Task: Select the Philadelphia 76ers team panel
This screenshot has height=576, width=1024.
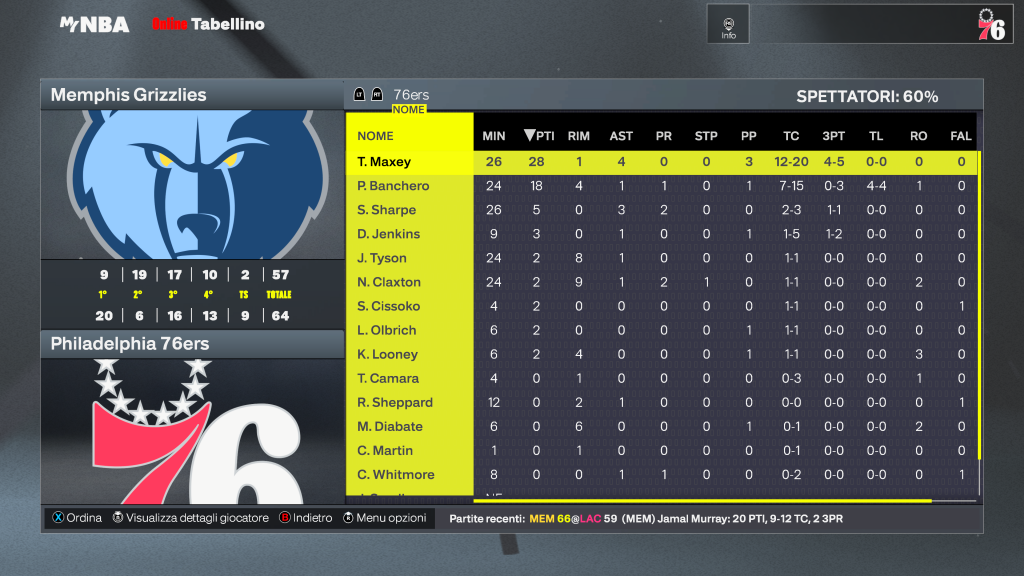Action: tap(191, 344)
